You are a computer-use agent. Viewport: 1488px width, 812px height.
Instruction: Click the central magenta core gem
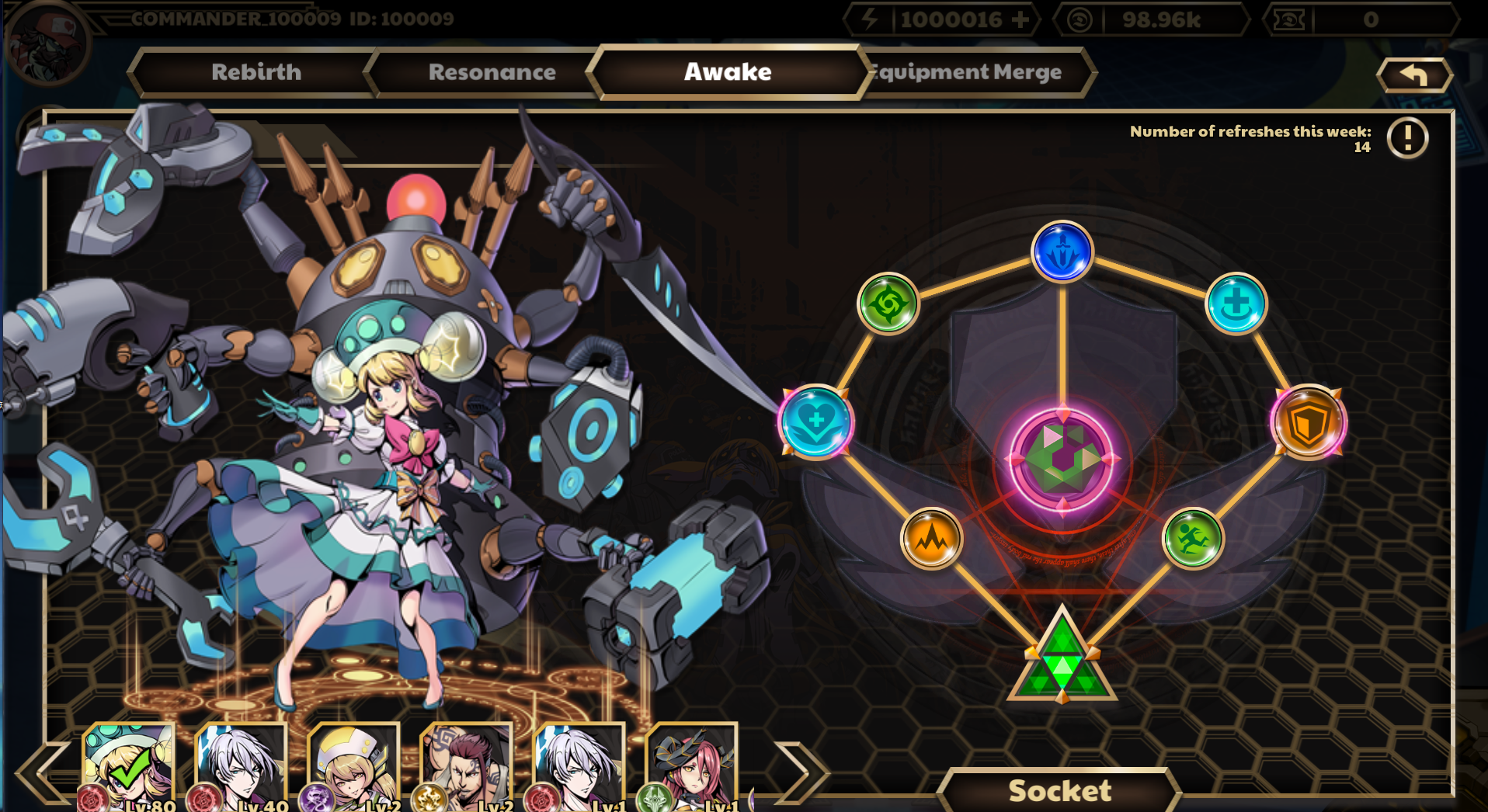[1062, 459]
